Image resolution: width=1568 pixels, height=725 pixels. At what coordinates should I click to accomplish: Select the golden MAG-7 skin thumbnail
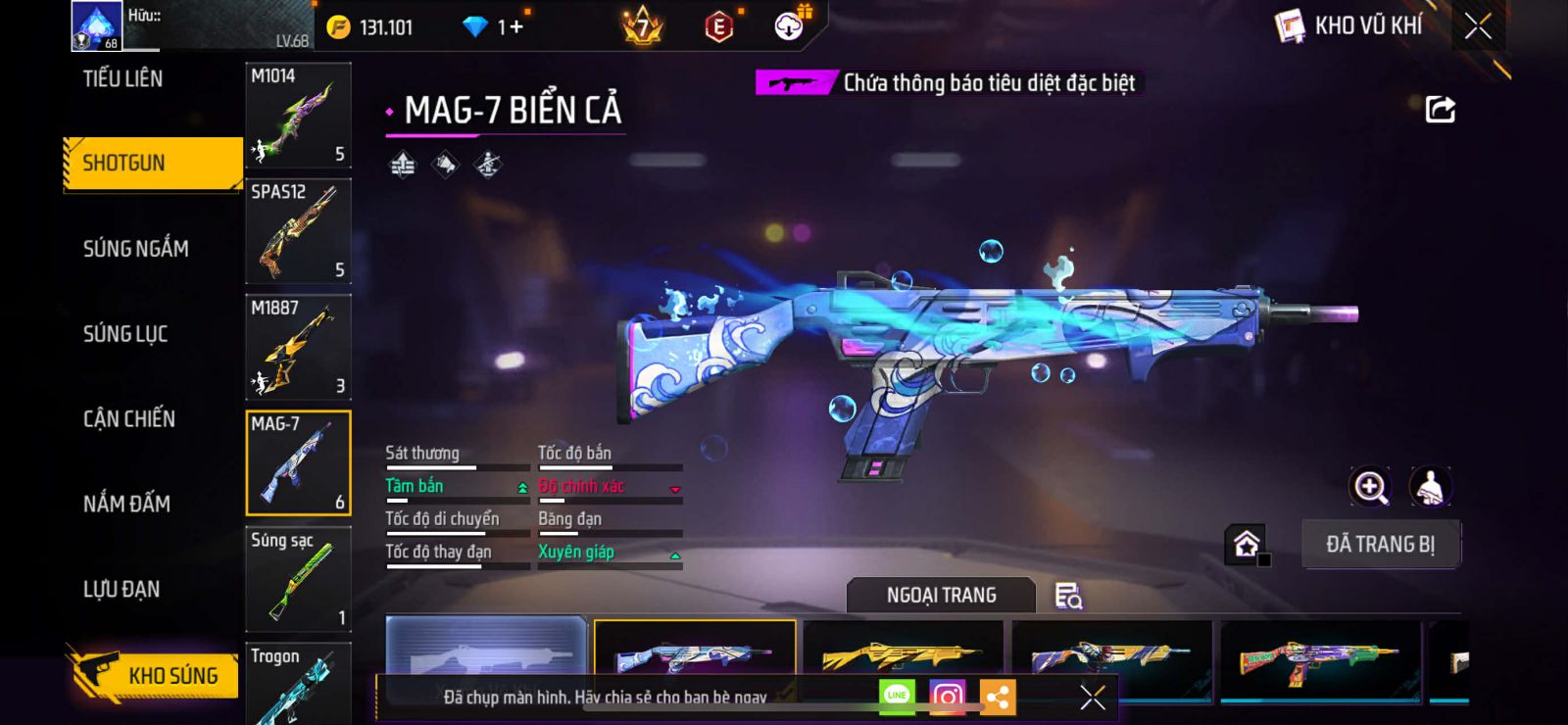click(x=902, y=654)
